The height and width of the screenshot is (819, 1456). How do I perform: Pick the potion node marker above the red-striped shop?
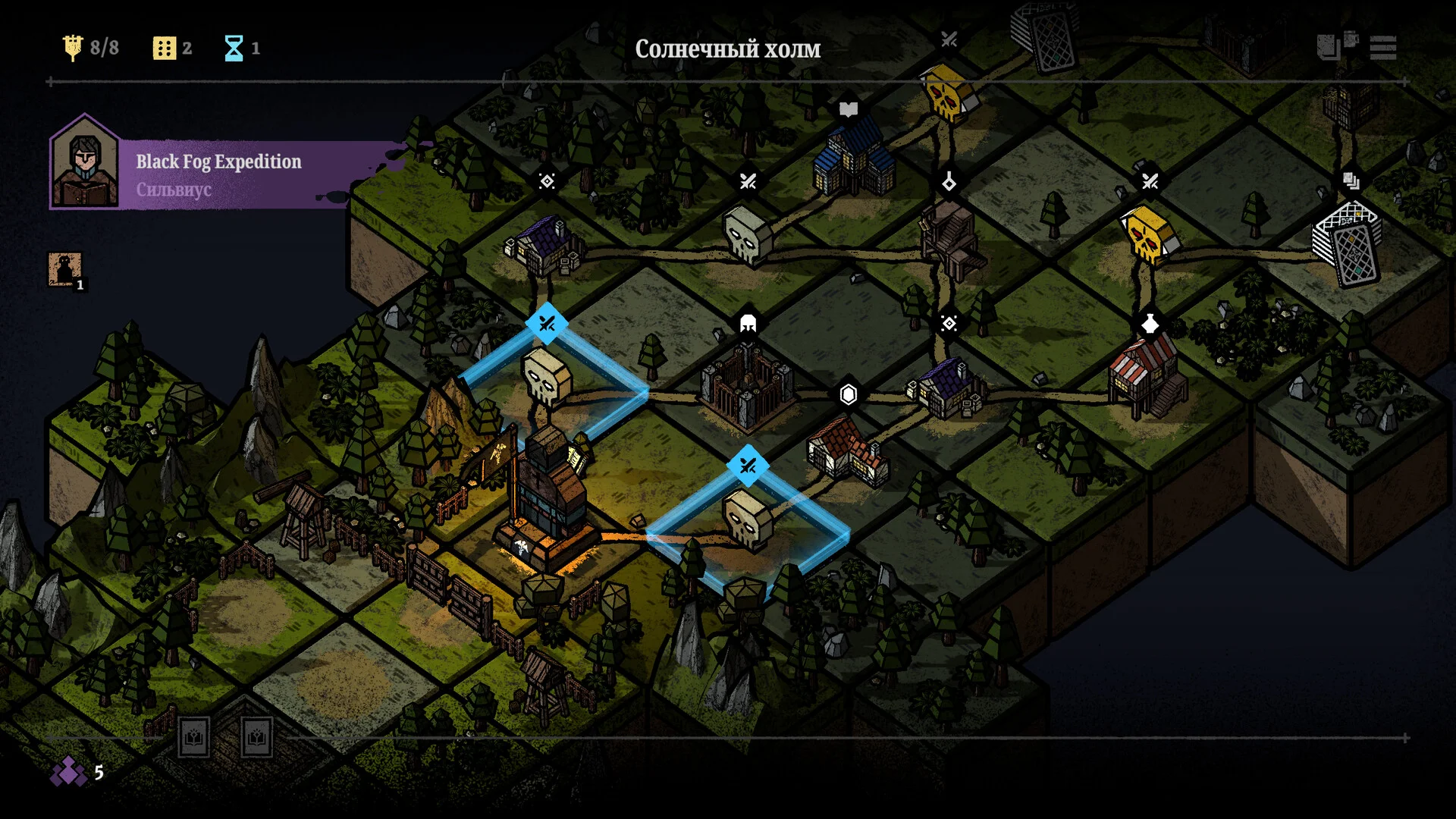tap(1150, 324)
